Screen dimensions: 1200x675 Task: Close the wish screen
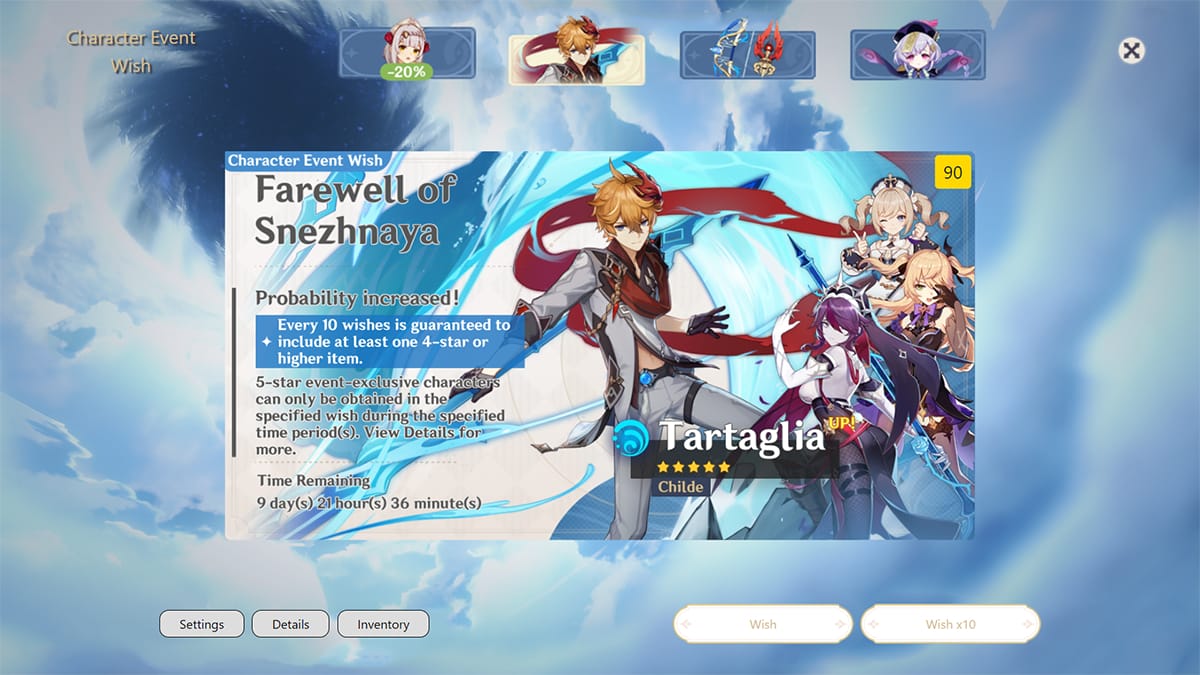[1131, 51]
